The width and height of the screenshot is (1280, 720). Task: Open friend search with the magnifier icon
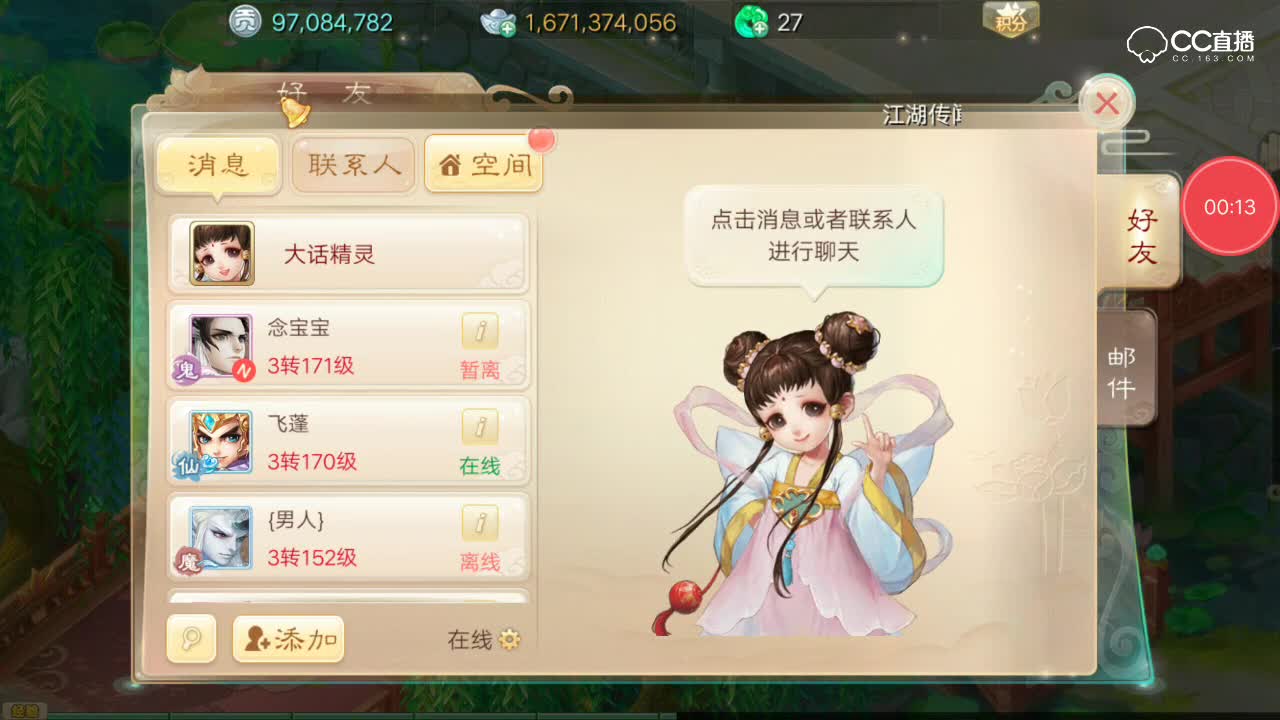190,638
